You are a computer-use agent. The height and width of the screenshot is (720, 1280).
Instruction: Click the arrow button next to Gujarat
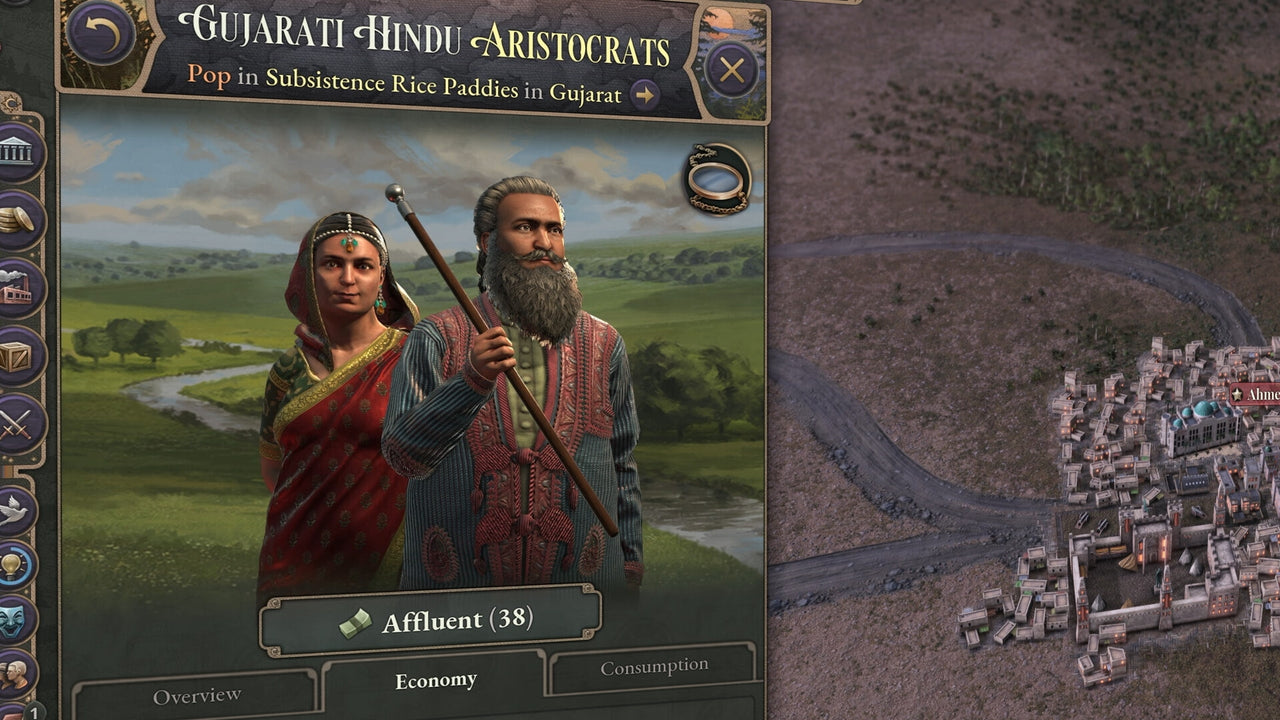(644, 95)
